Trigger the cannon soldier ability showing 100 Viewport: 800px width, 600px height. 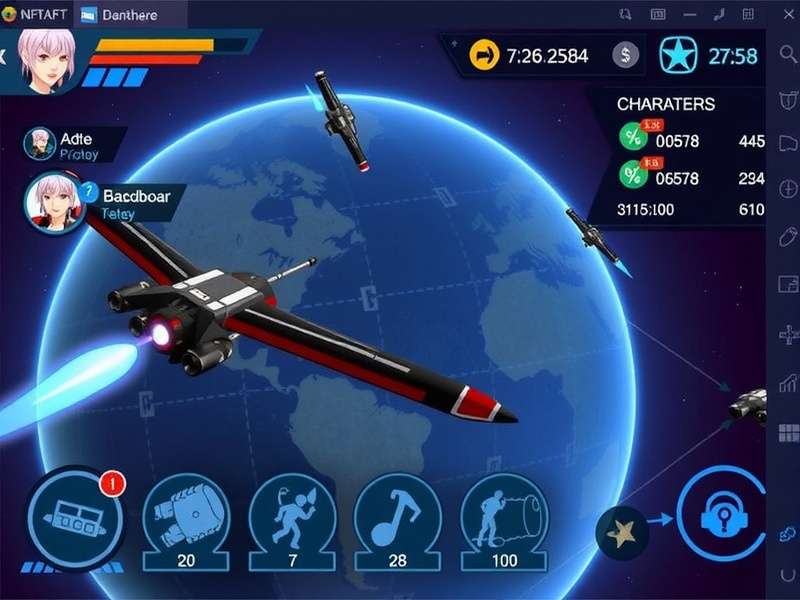(x=504, y=514)
